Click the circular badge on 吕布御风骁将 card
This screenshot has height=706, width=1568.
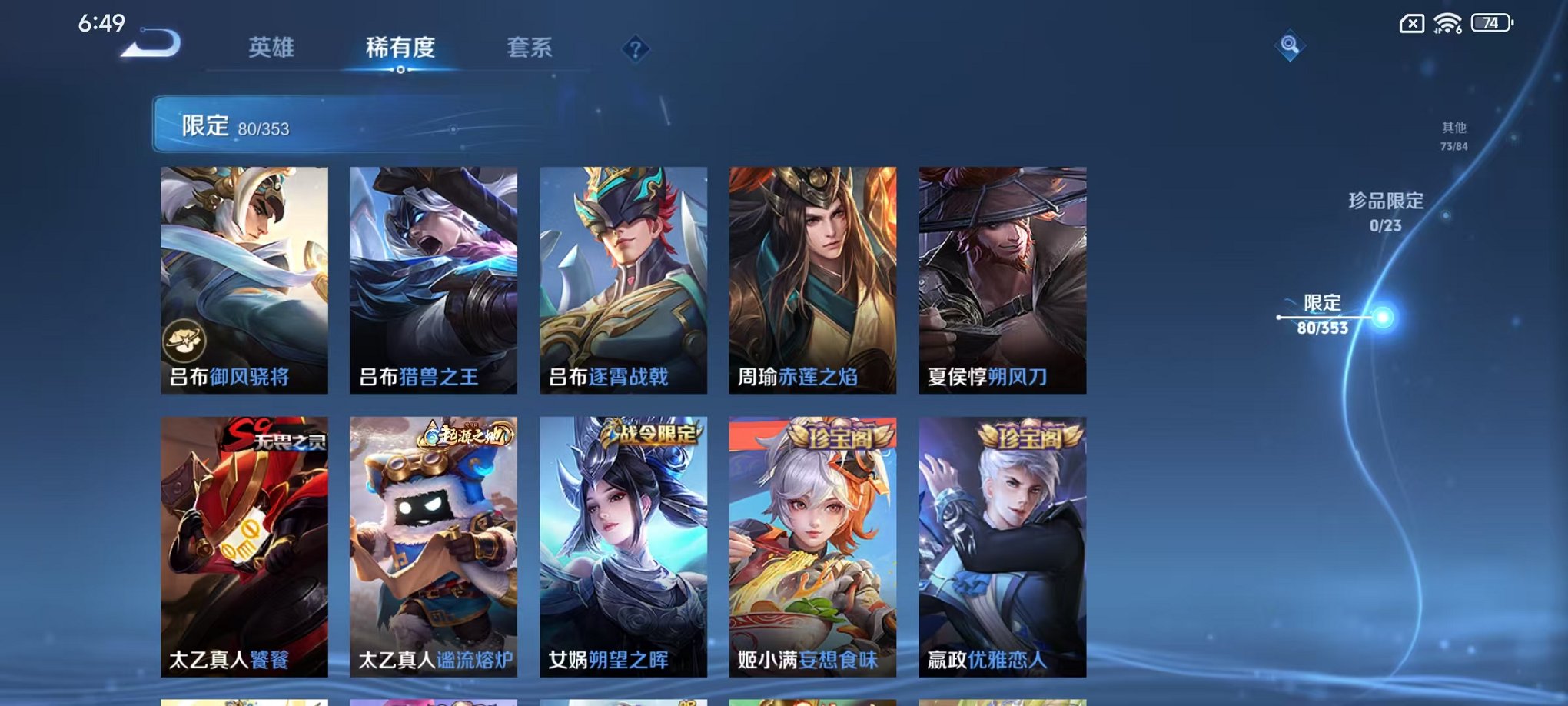click(x=184, y=341)
